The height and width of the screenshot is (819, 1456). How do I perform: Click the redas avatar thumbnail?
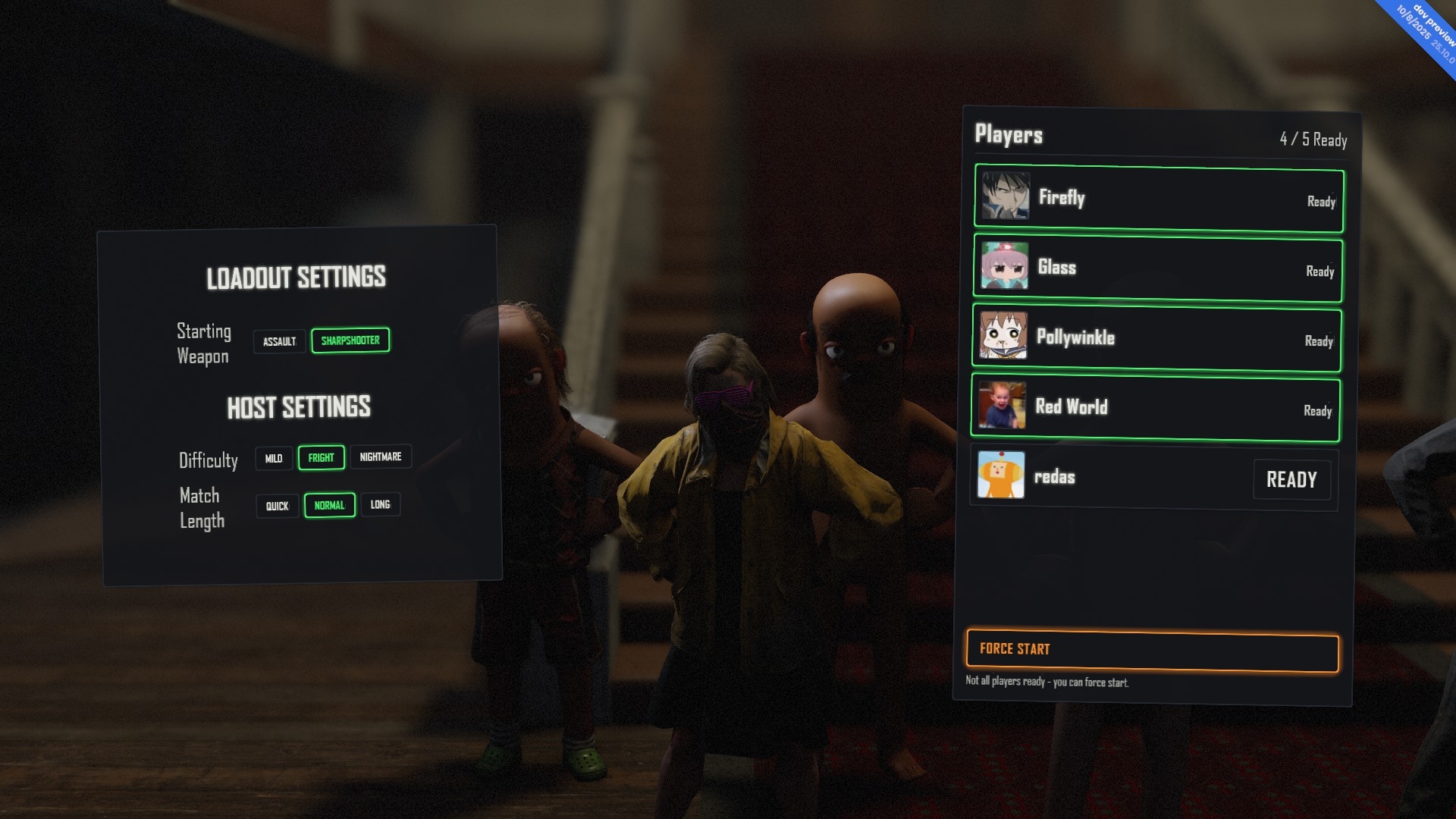(1001, 475)
